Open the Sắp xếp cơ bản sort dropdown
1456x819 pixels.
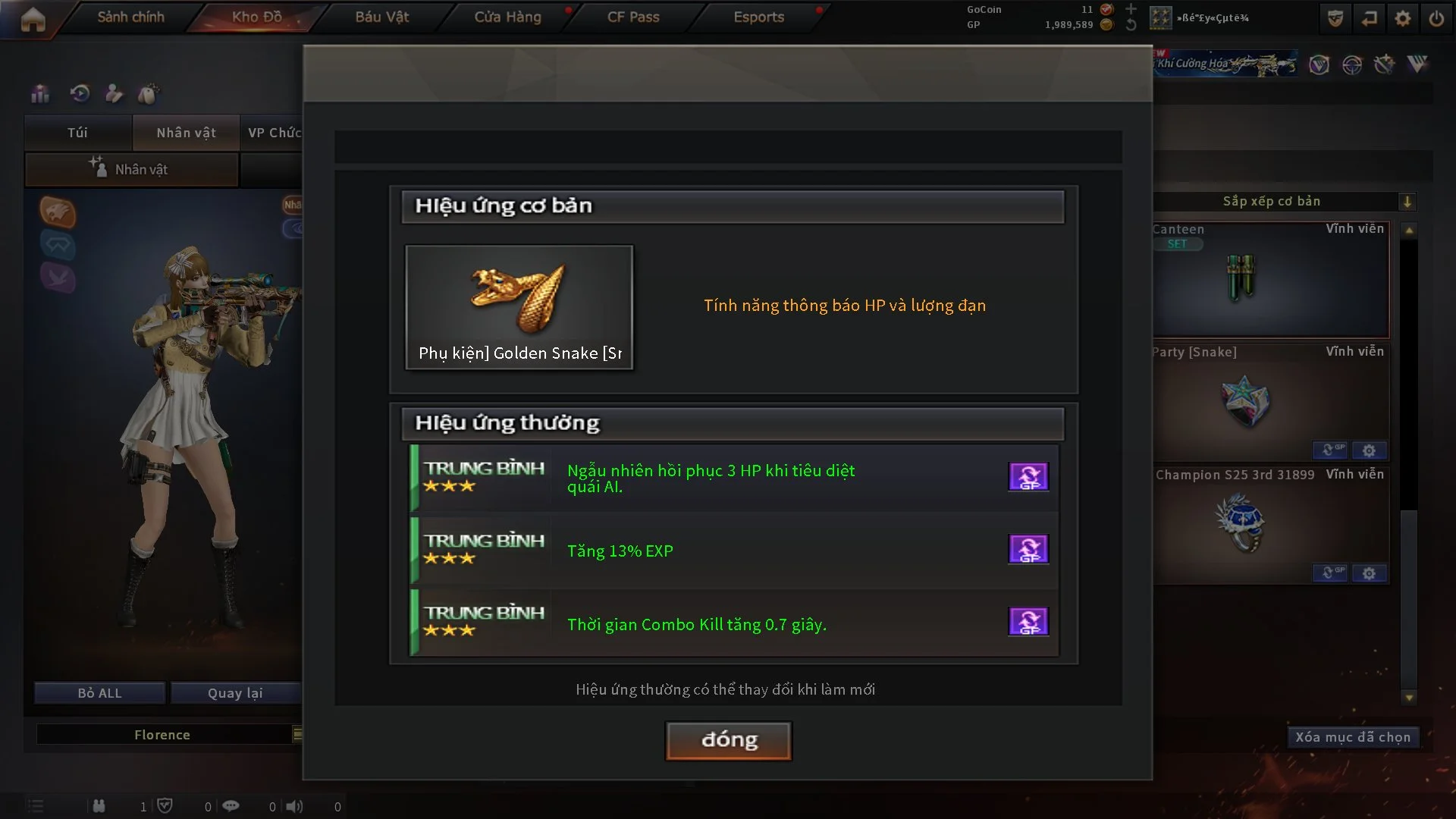(x=1406, y=202)
